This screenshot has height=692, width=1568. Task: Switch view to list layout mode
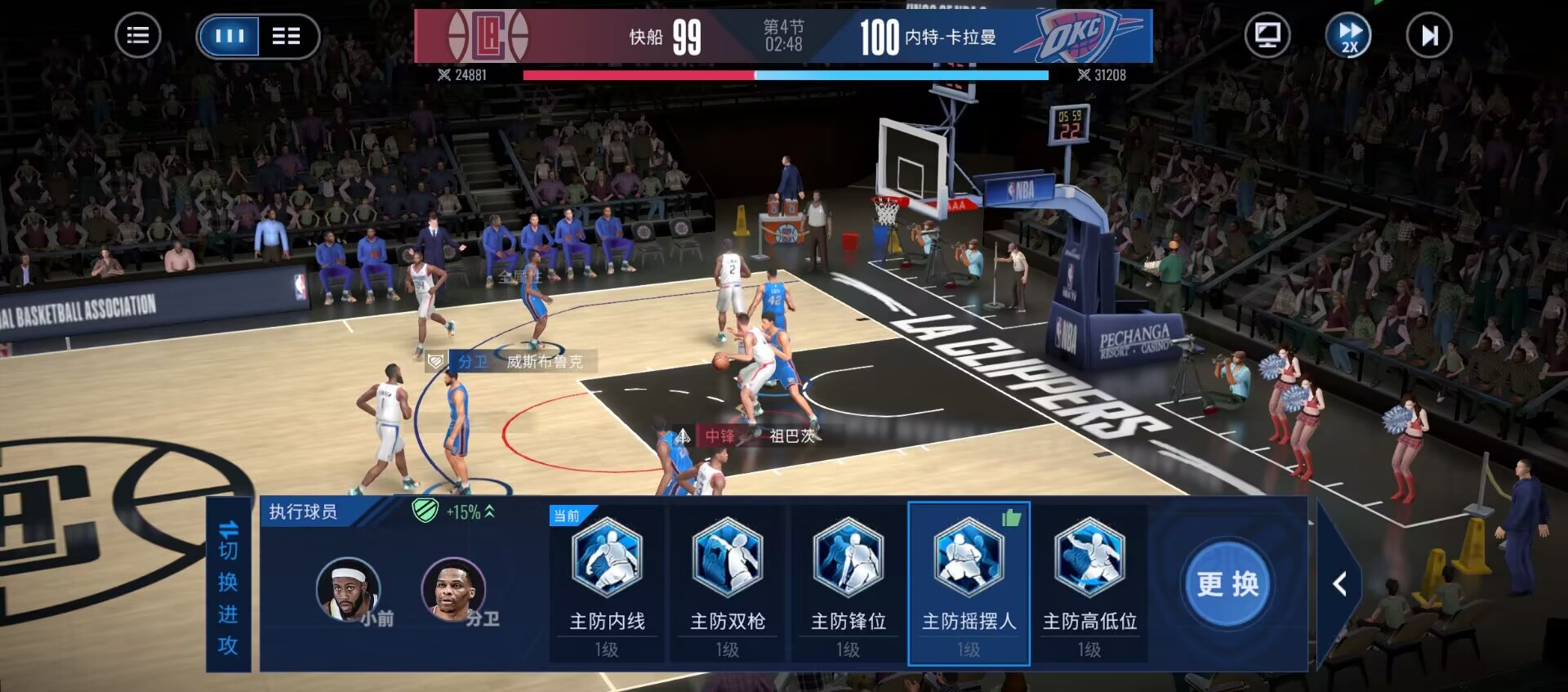click(285, 35)
